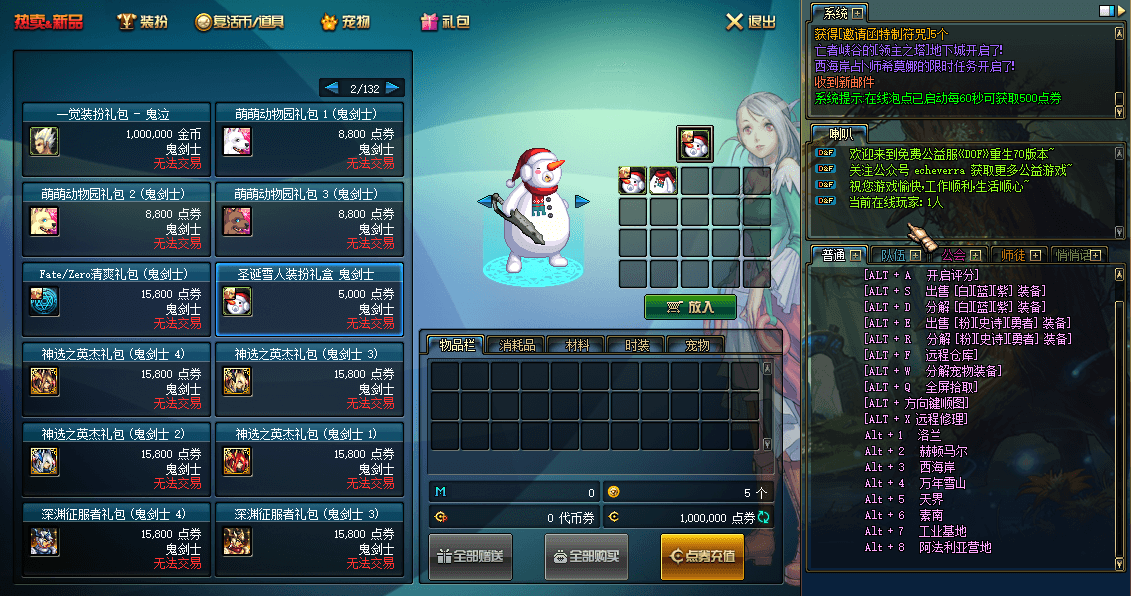
Task: Exit the shop with 退出 button
Action: [750, 22]
